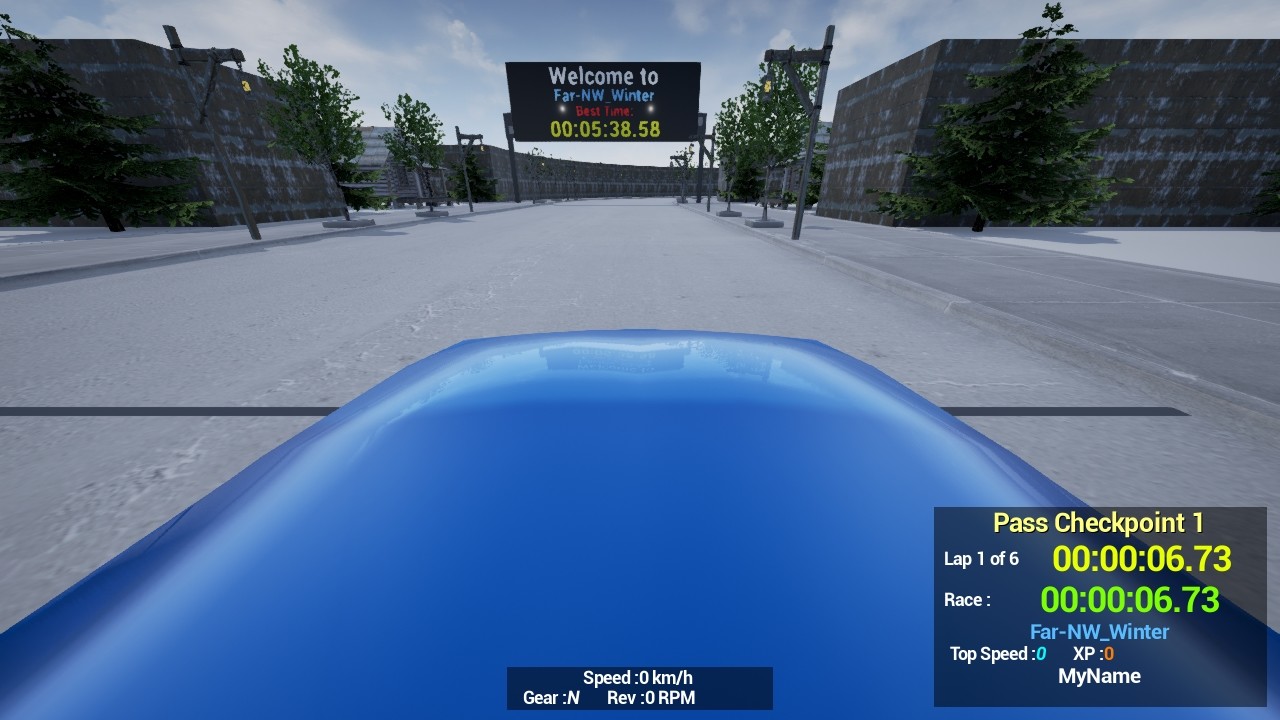Toggle the Best Time display on the billboard

(603, 110)
